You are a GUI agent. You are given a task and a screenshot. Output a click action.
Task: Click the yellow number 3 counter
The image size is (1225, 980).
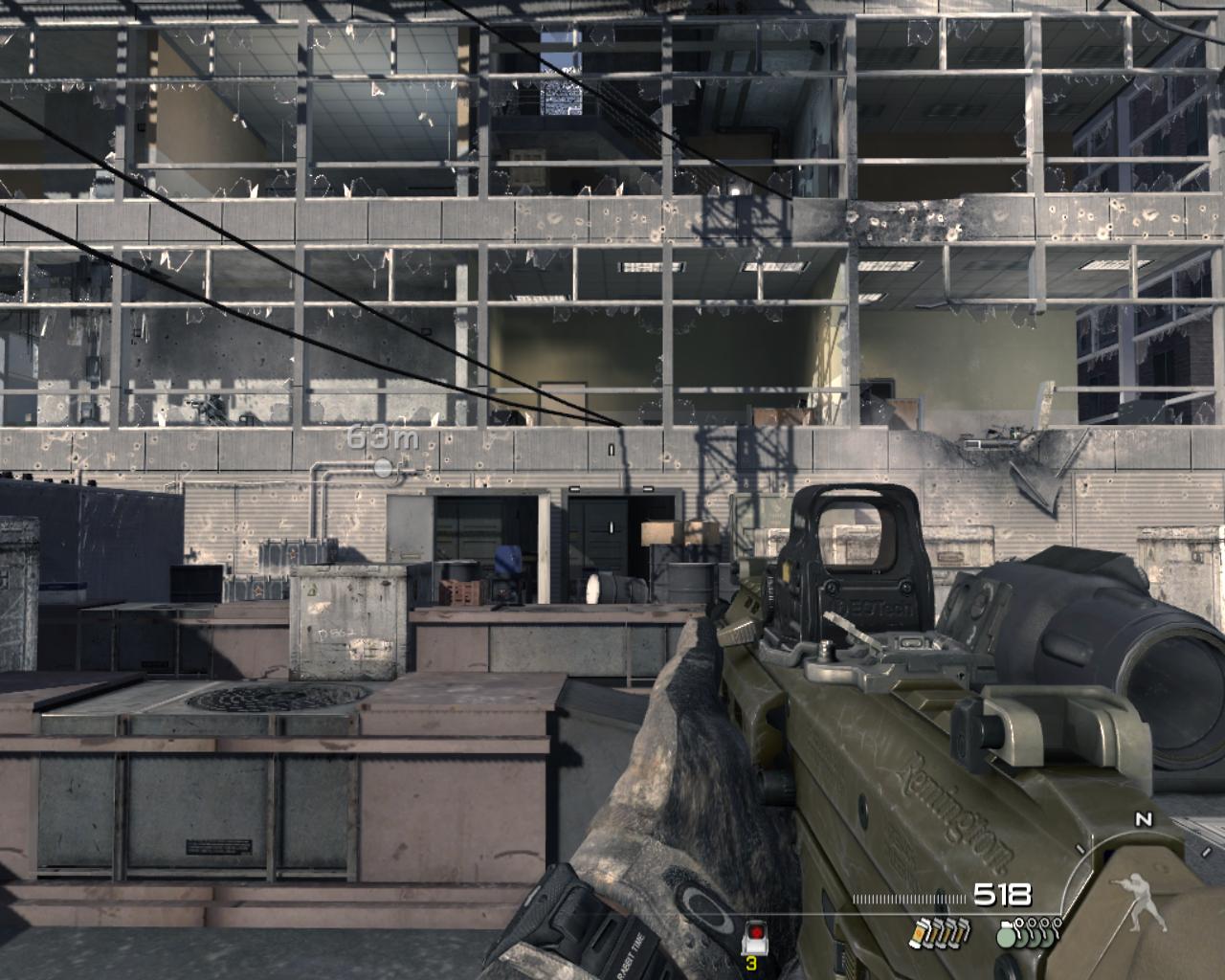[x=751, y=964]
